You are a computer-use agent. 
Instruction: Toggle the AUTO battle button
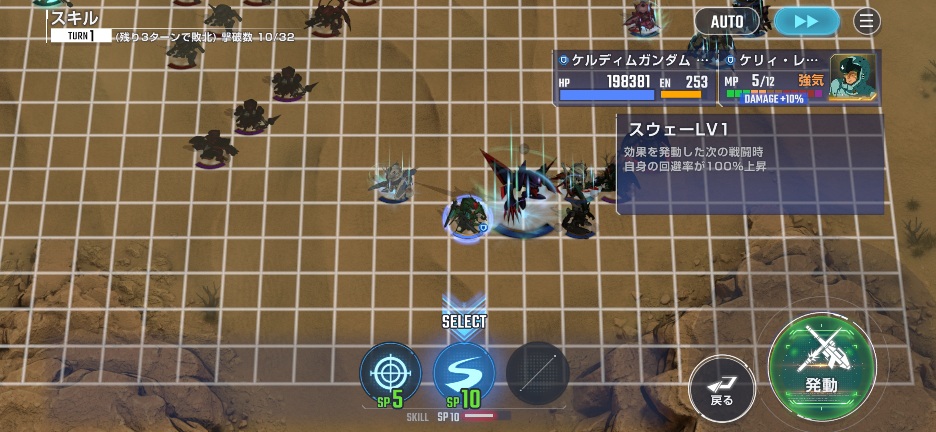[727, 20]
